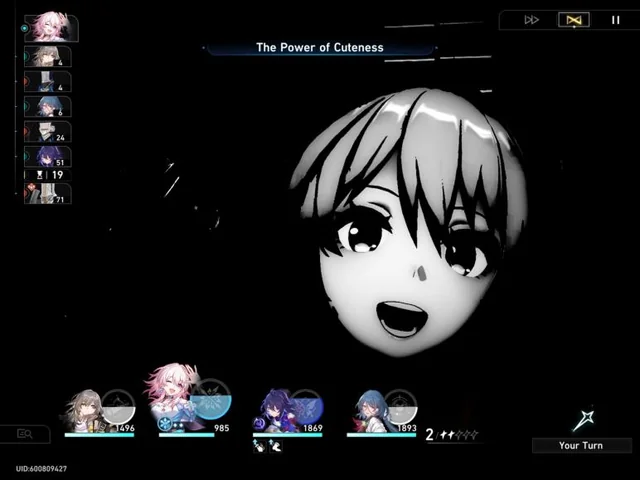Viewport: 640px width, 480px height.
Task: Select the pink-haired character portrait with 985 HP
Action: pyautogui.click(x=175, y=400)
